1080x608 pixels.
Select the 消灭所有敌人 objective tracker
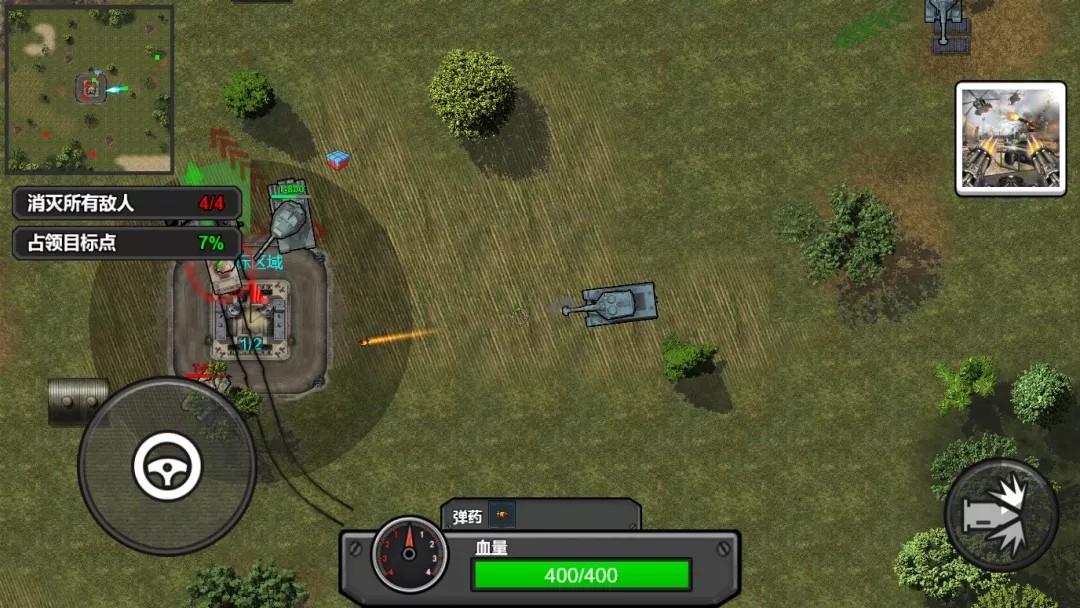tap(127, 203)
